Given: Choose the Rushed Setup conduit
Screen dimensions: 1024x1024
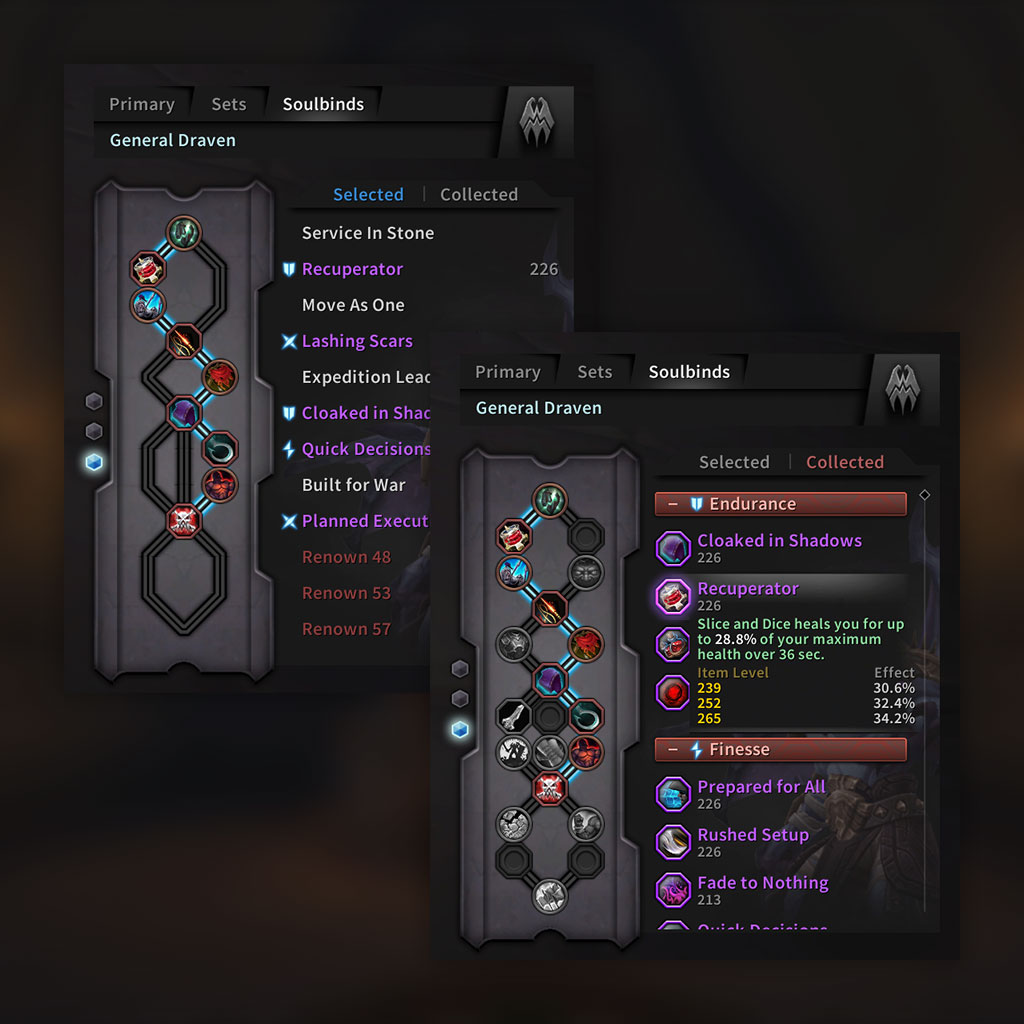Looking at the screenshot, I should click(x=753, y=835).
